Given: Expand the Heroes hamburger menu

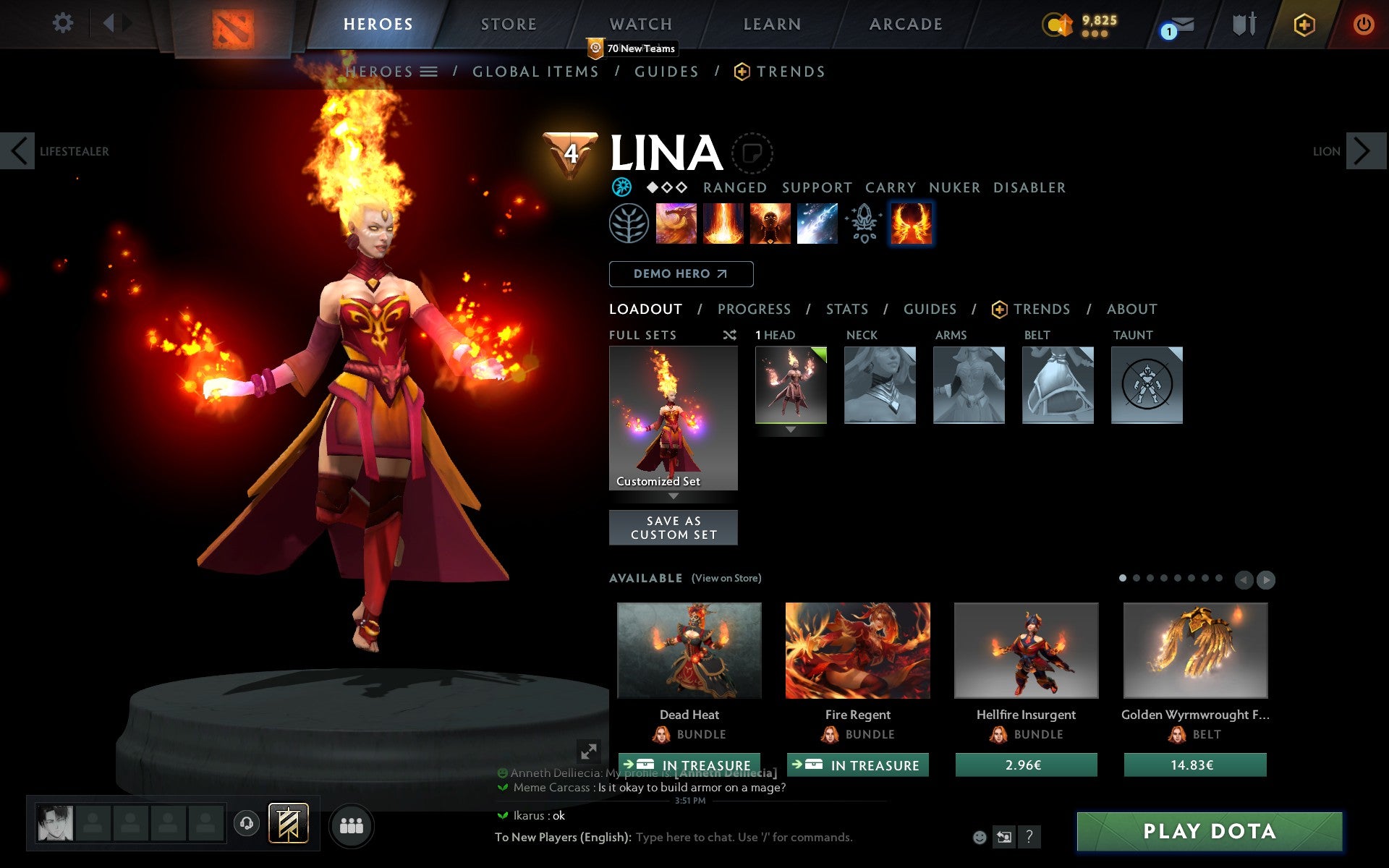Looking at the screenshot, I should [x=430, y=72].
